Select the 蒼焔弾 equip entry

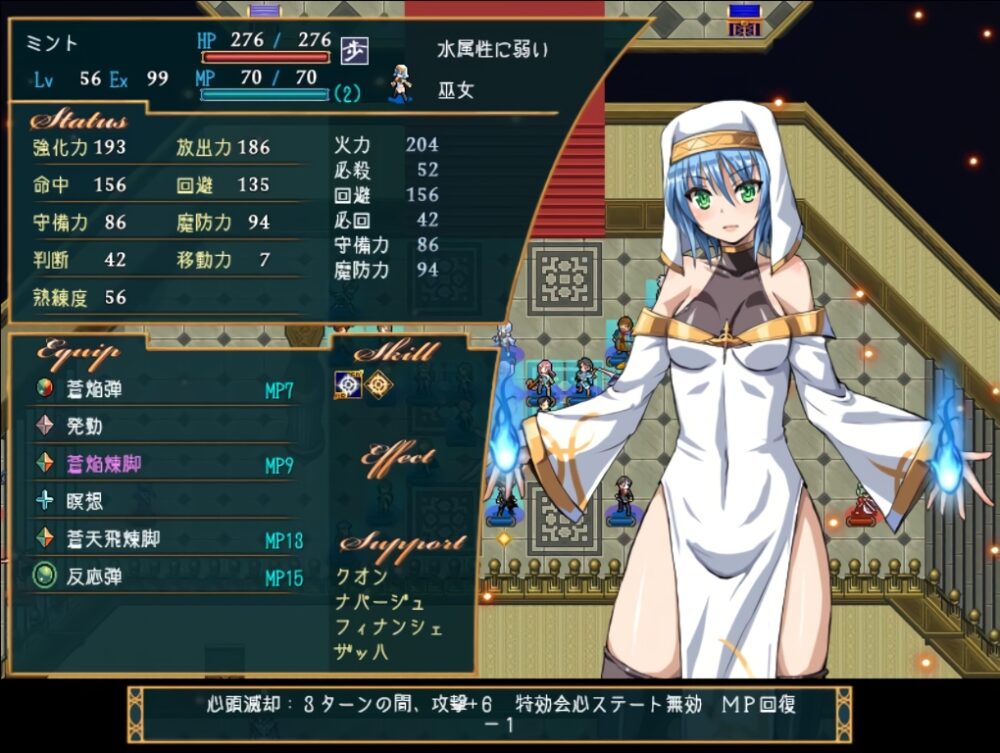coord(94,390)
